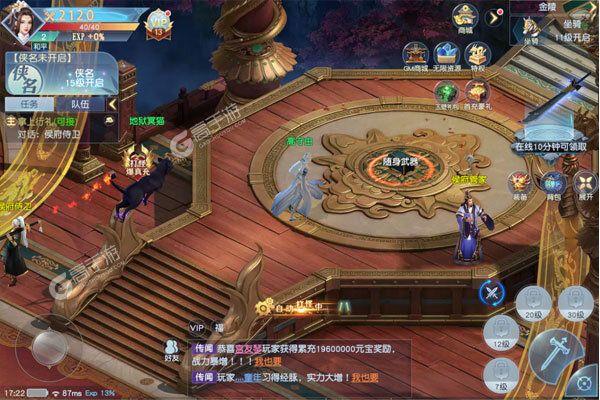This screenshot has width=600, height=400.
Task: Click the player portrait avatar
Action: [x=22, y=22]
